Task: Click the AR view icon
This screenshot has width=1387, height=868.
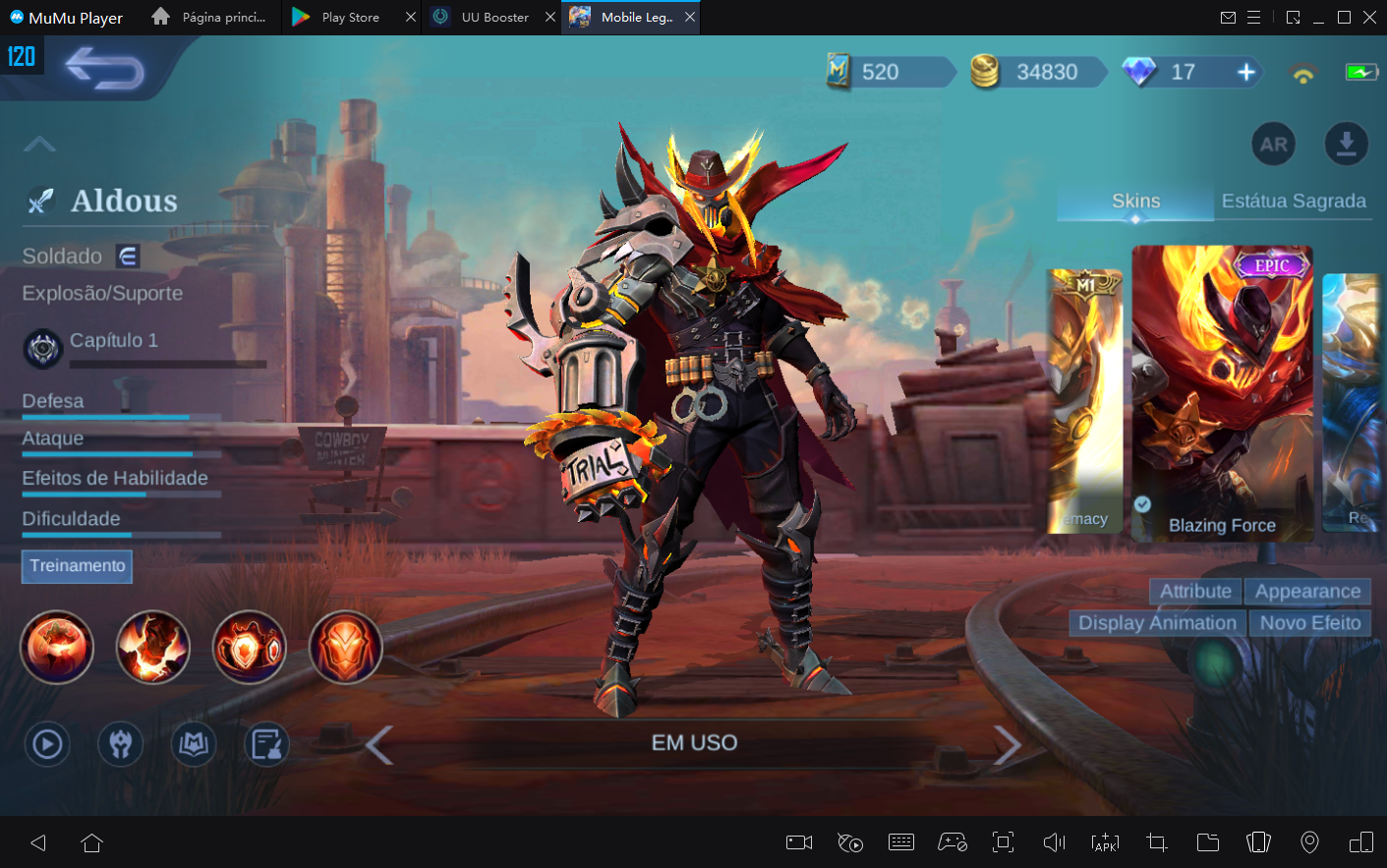Action: coord(1273,144)
